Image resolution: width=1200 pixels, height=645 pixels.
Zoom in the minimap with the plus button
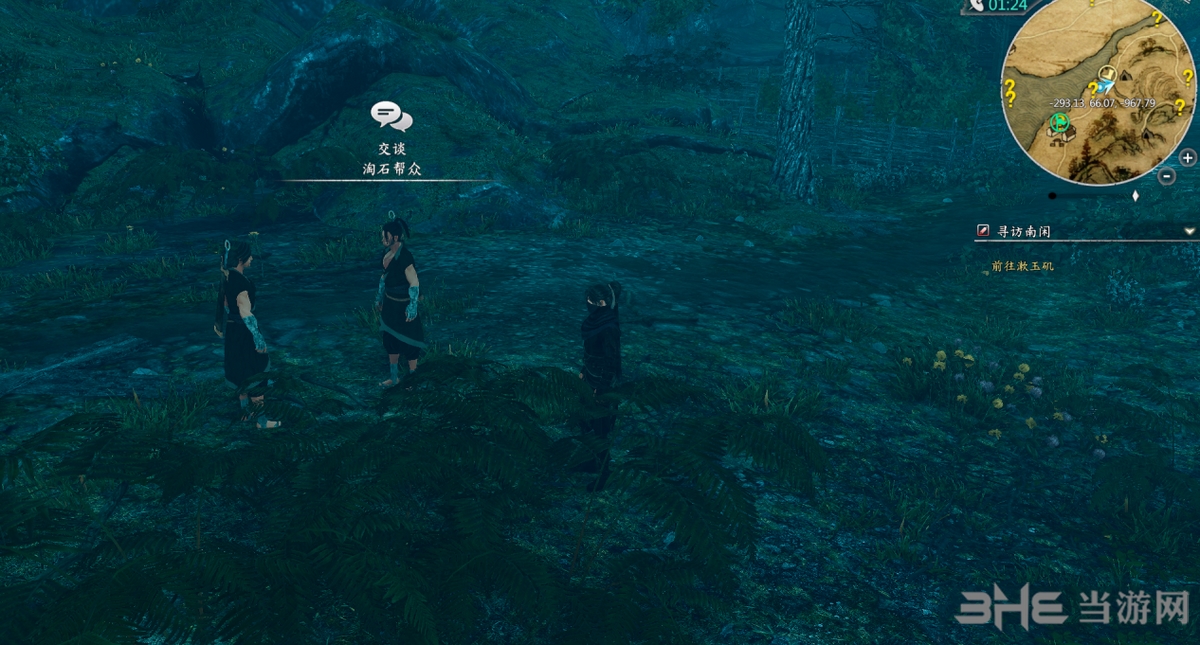[1188, 158]
